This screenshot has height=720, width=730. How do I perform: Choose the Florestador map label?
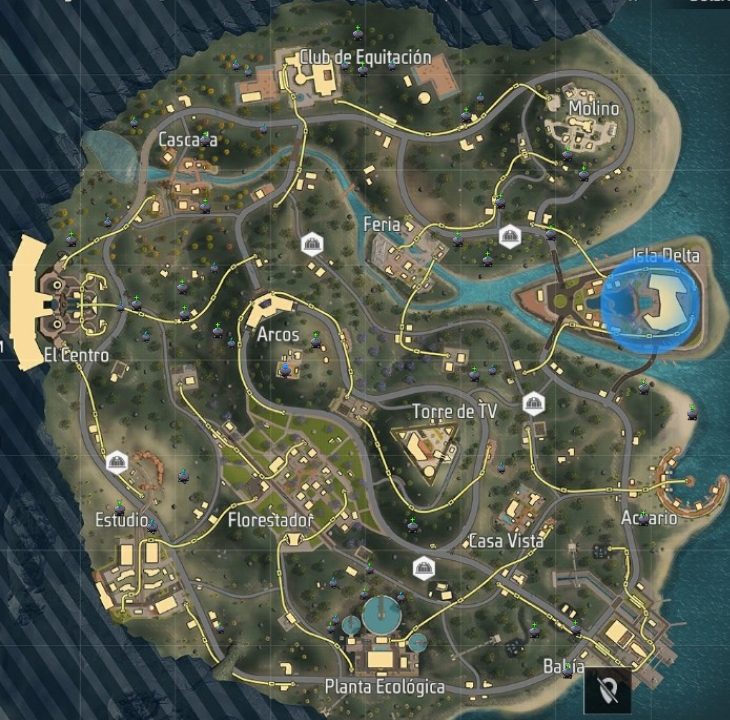(270, 521)
